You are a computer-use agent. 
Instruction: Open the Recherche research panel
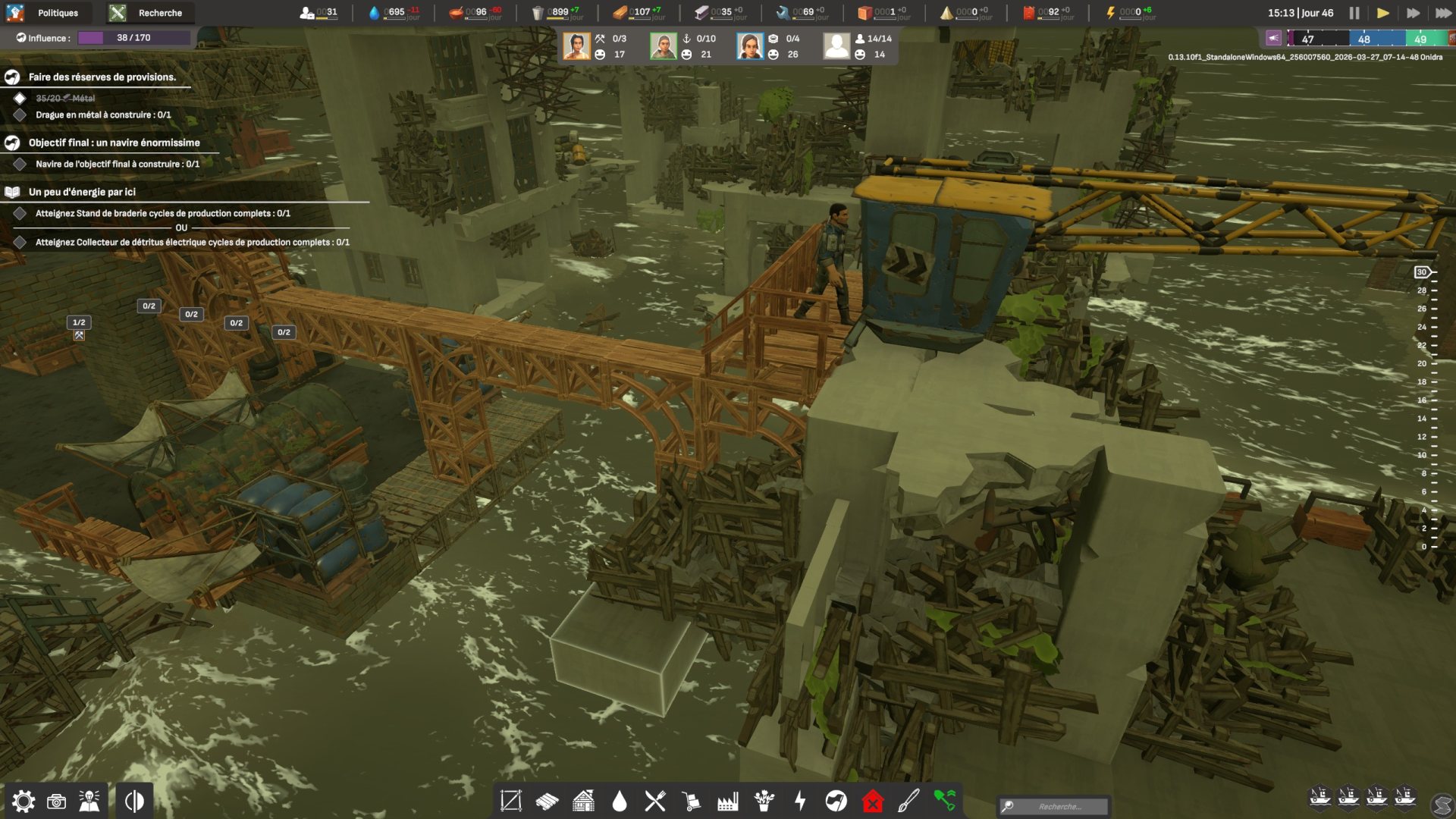click(x=150, y=13)
